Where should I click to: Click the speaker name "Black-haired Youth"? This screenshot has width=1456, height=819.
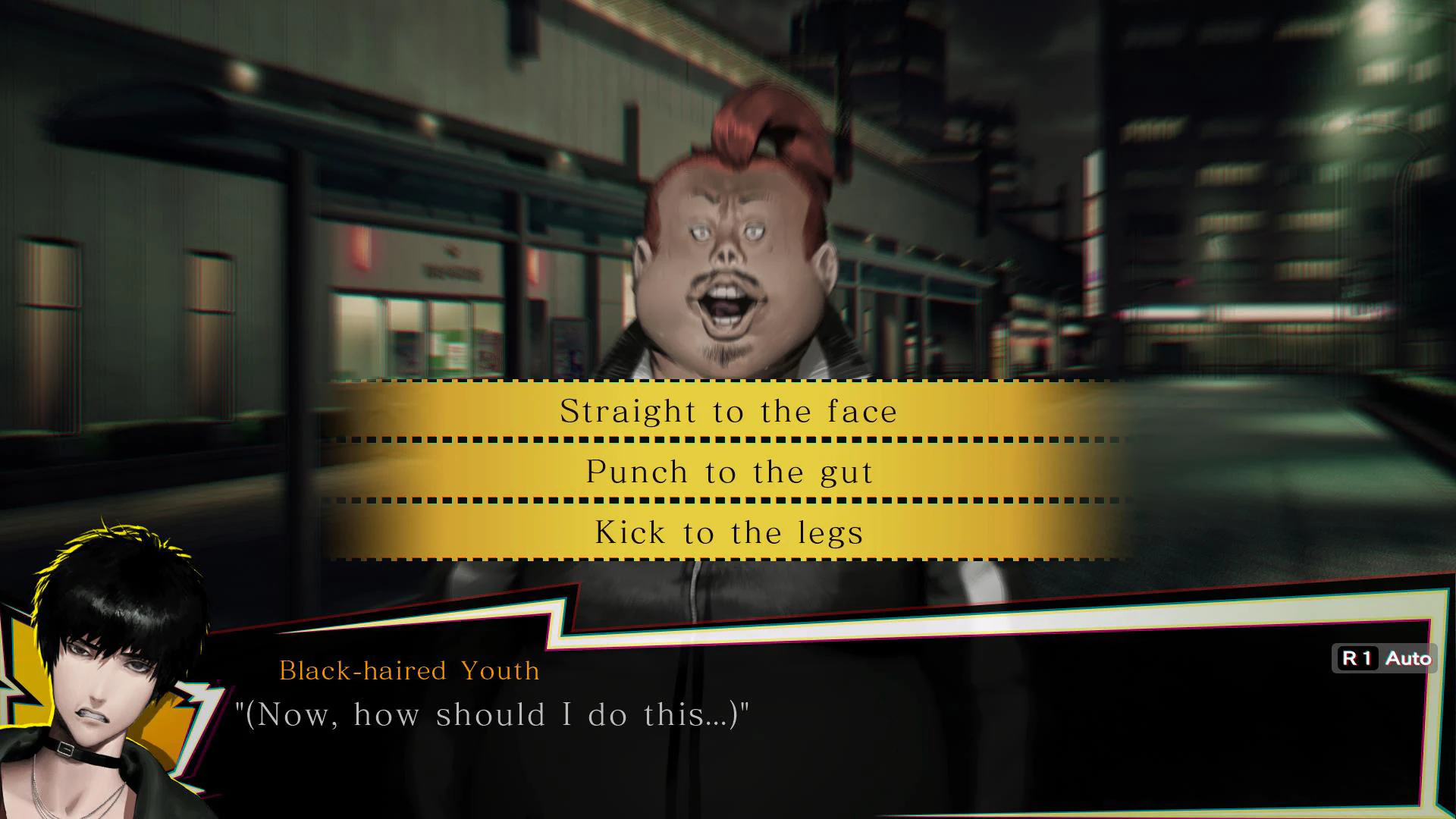[409, 670]
